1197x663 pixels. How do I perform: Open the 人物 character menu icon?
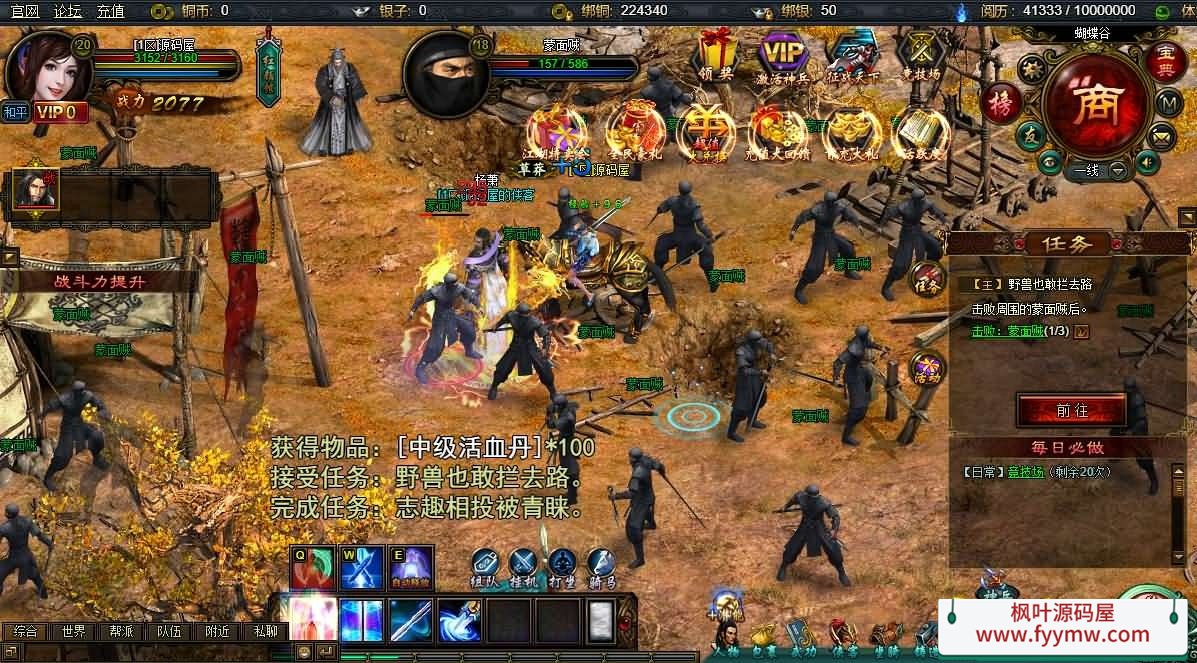(727, 638)
